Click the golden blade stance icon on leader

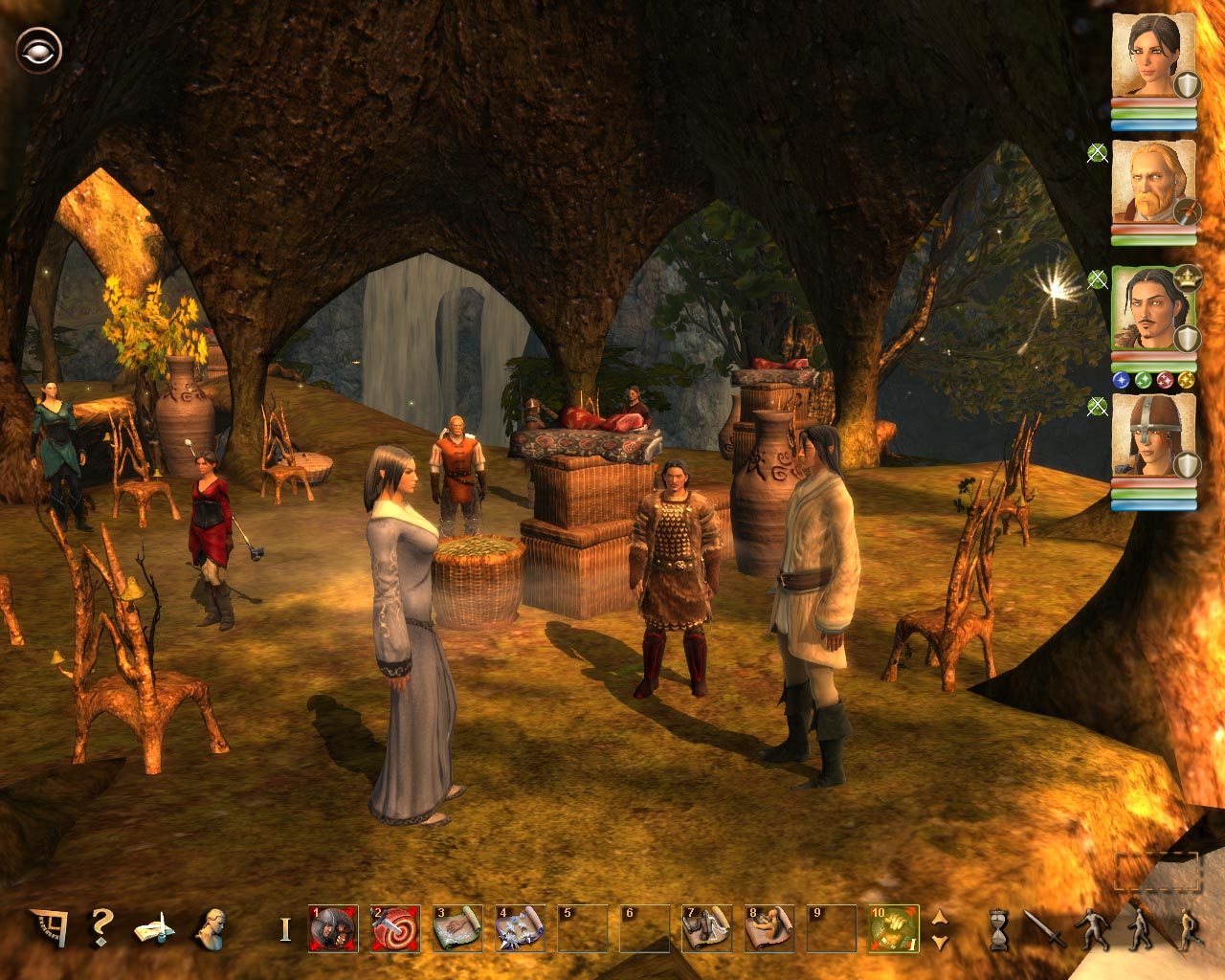(1186, 381)
